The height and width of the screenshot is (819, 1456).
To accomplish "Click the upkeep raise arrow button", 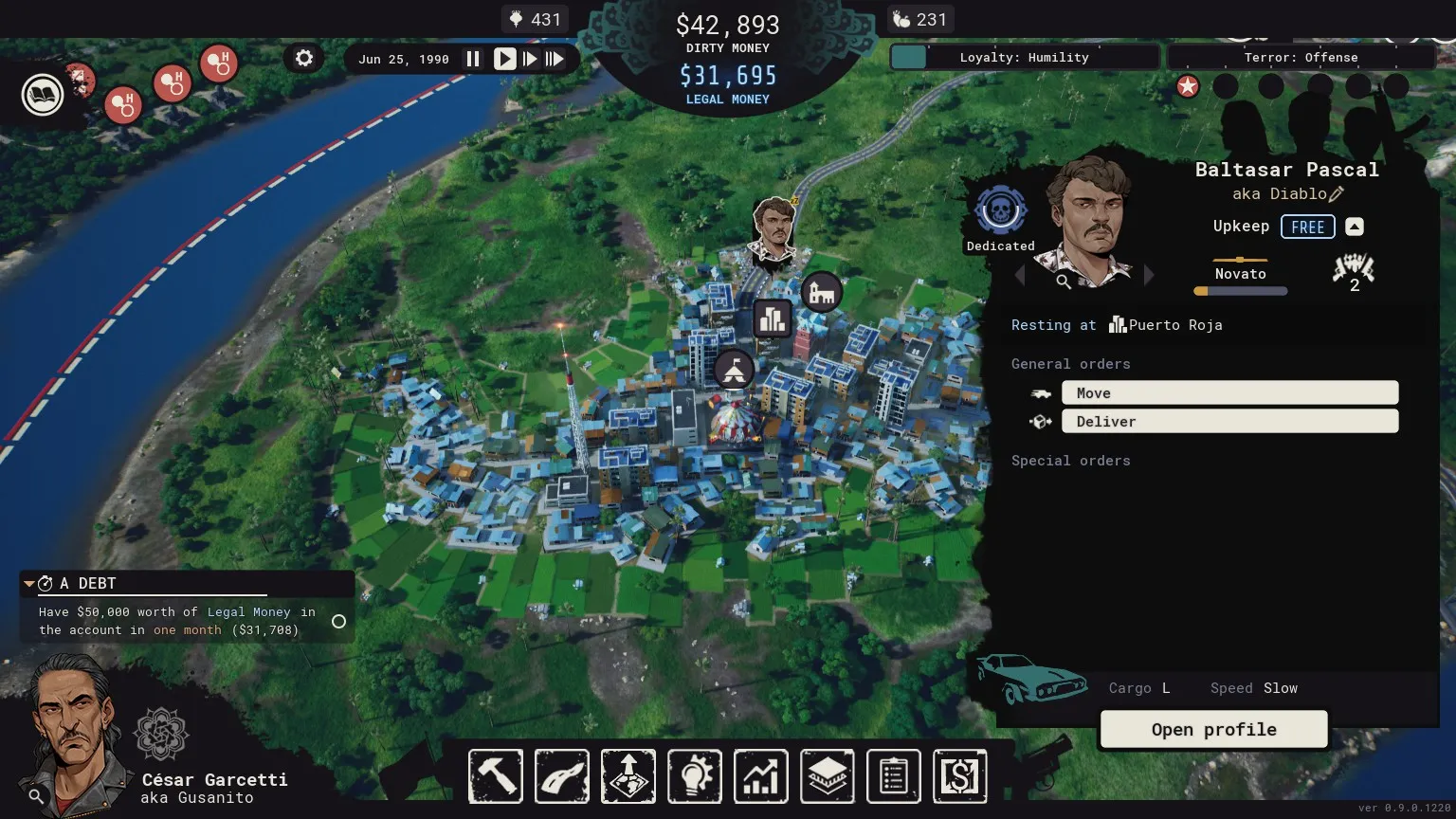I will (x=1355, y=227).
